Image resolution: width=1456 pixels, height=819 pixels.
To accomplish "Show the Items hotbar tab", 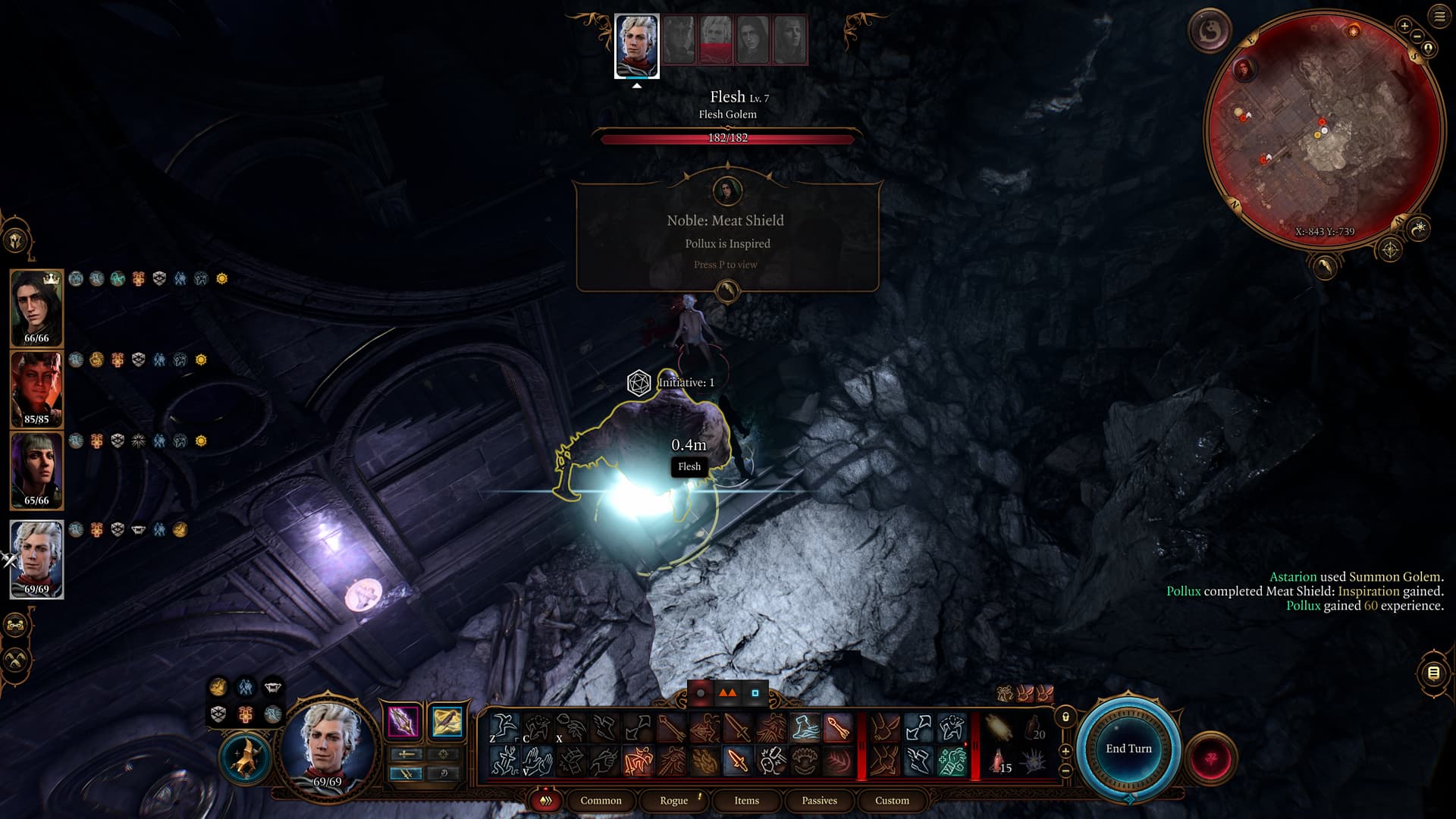I will coord(746,800).
